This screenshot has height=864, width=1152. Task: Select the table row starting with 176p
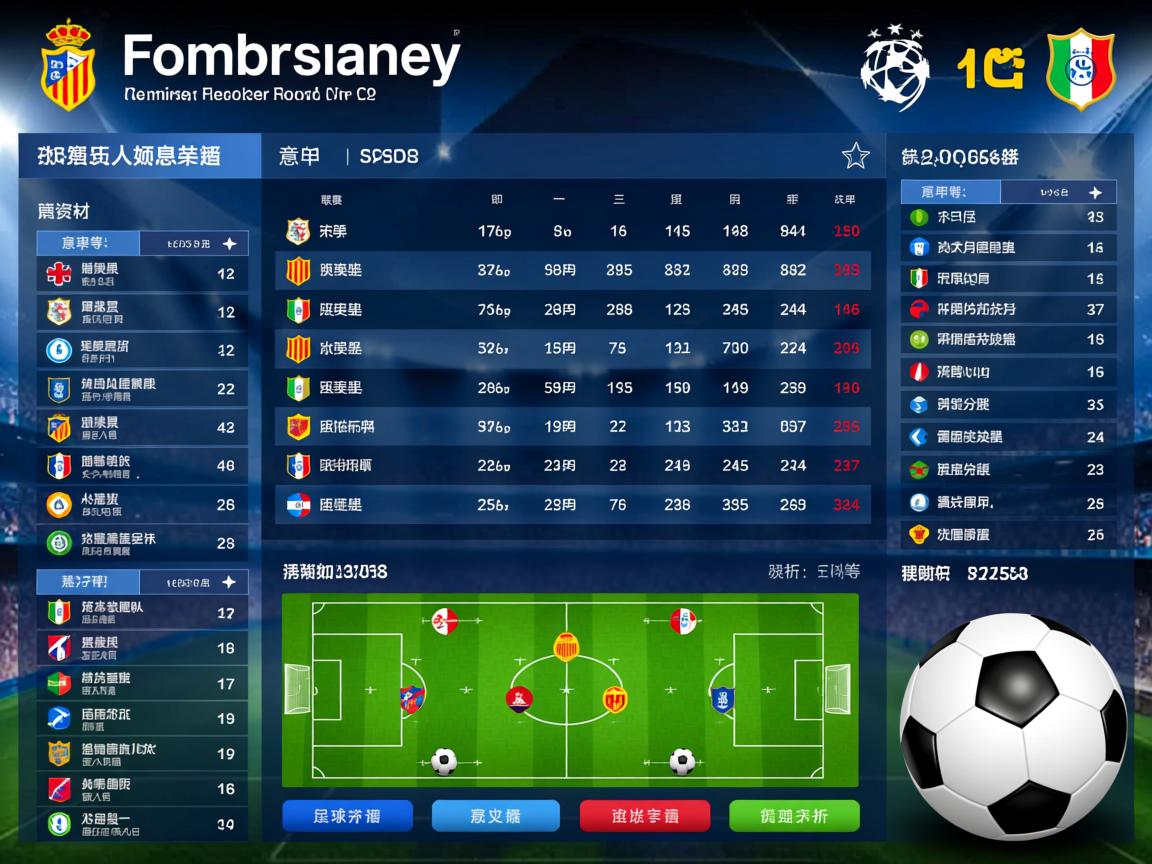click(572, 232)
